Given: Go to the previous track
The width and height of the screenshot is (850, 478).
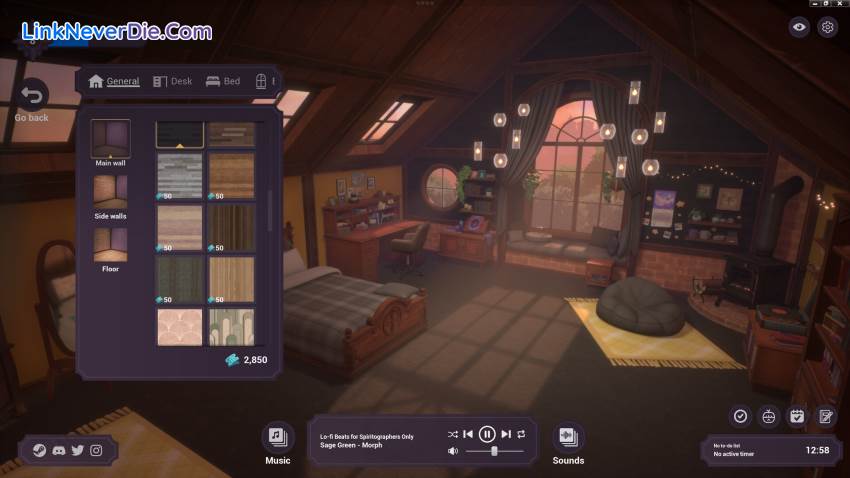Looking at the screenshot, I should [468, 434].
